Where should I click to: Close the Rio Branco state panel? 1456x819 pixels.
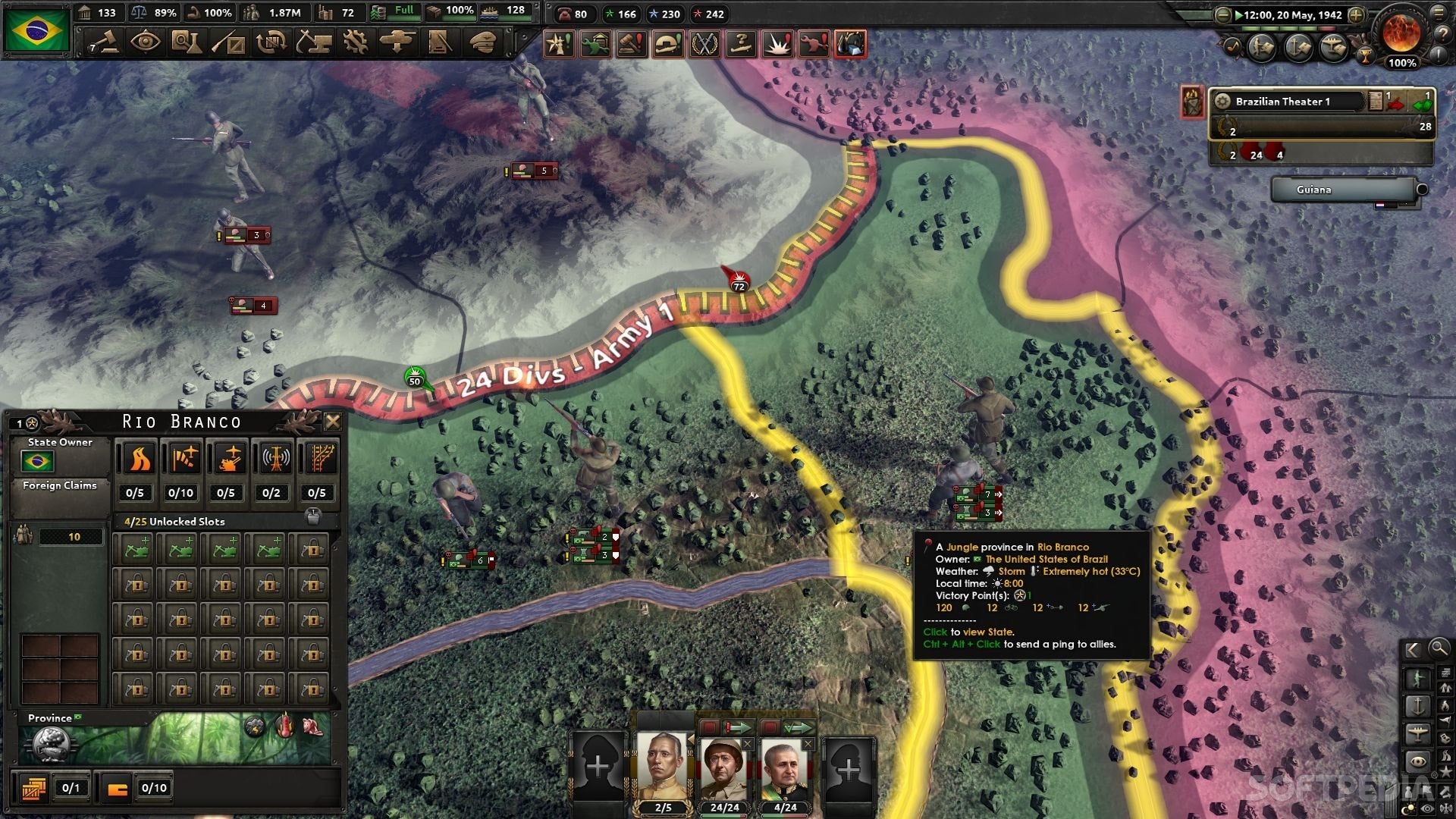332,422
